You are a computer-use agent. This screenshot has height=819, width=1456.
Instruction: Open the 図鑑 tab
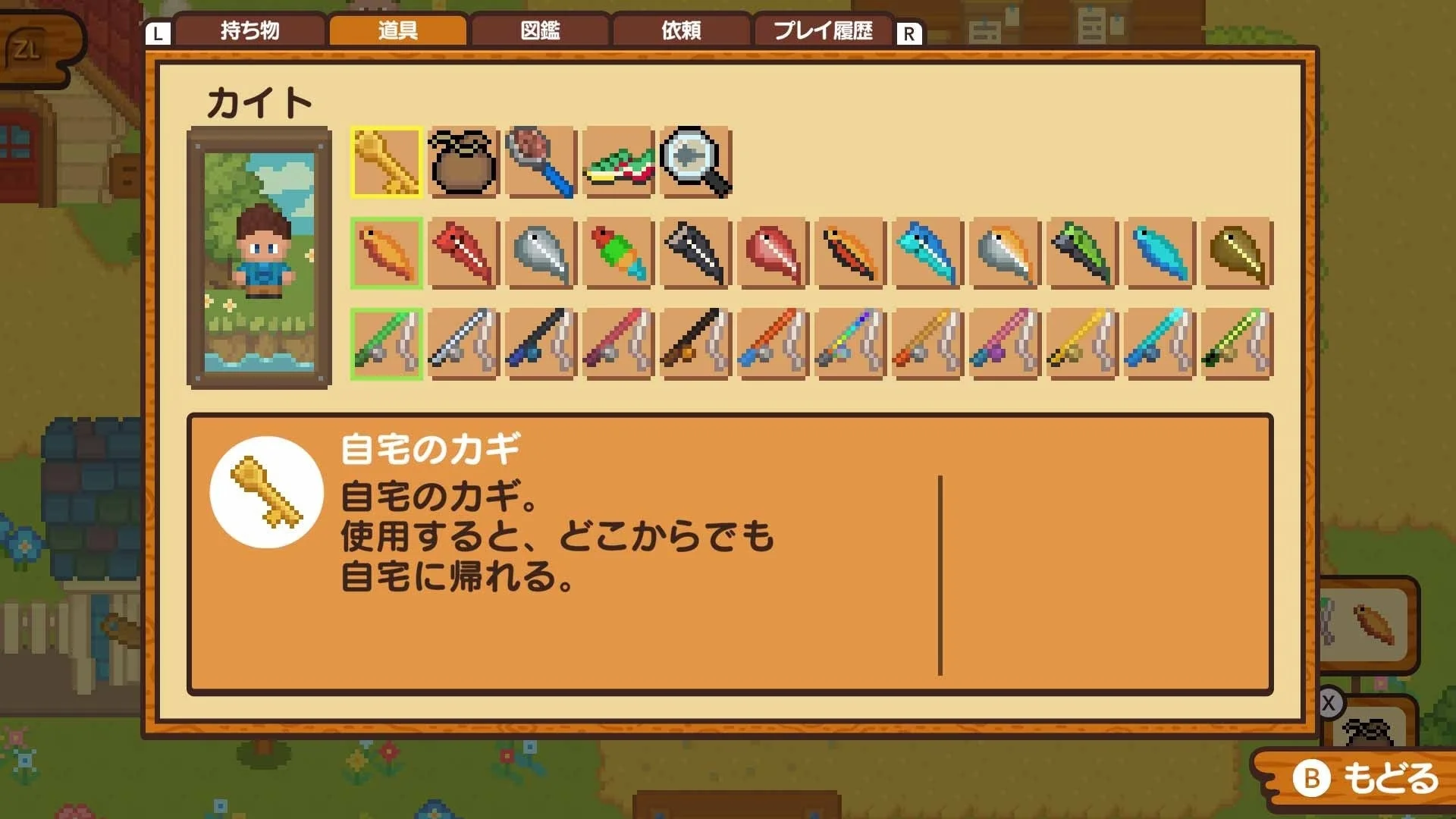pos(540,31)
